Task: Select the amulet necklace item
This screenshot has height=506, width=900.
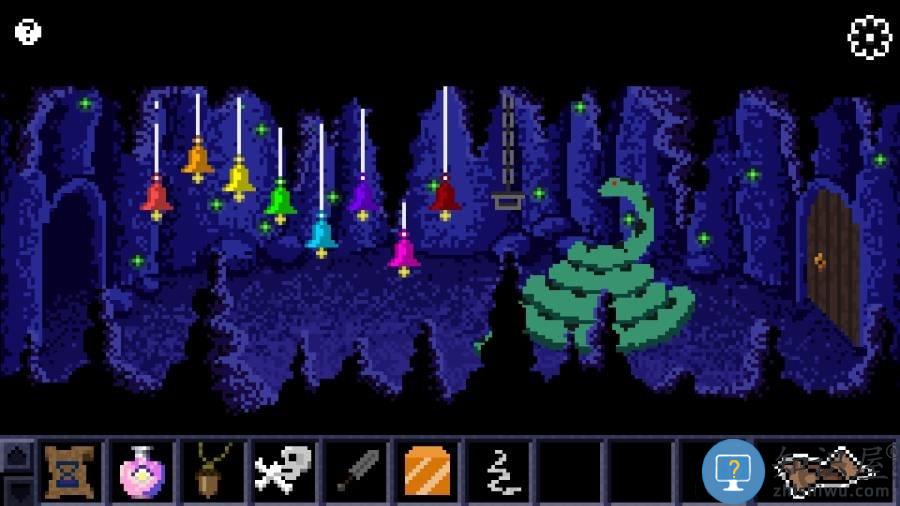Action: tap(212, 471)
